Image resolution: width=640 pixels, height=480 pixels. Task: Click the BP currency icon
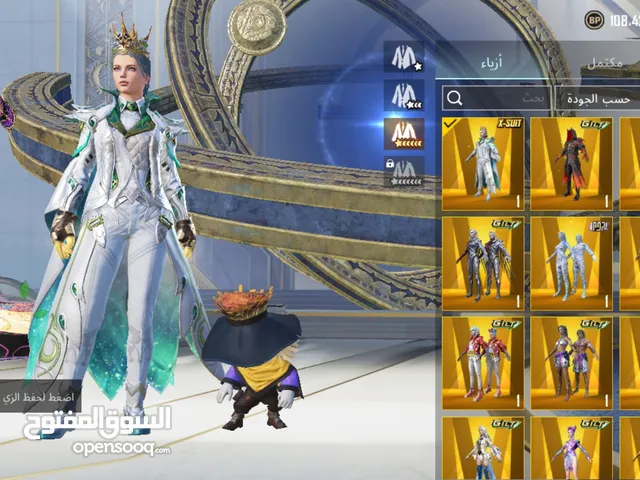[595, 19]
